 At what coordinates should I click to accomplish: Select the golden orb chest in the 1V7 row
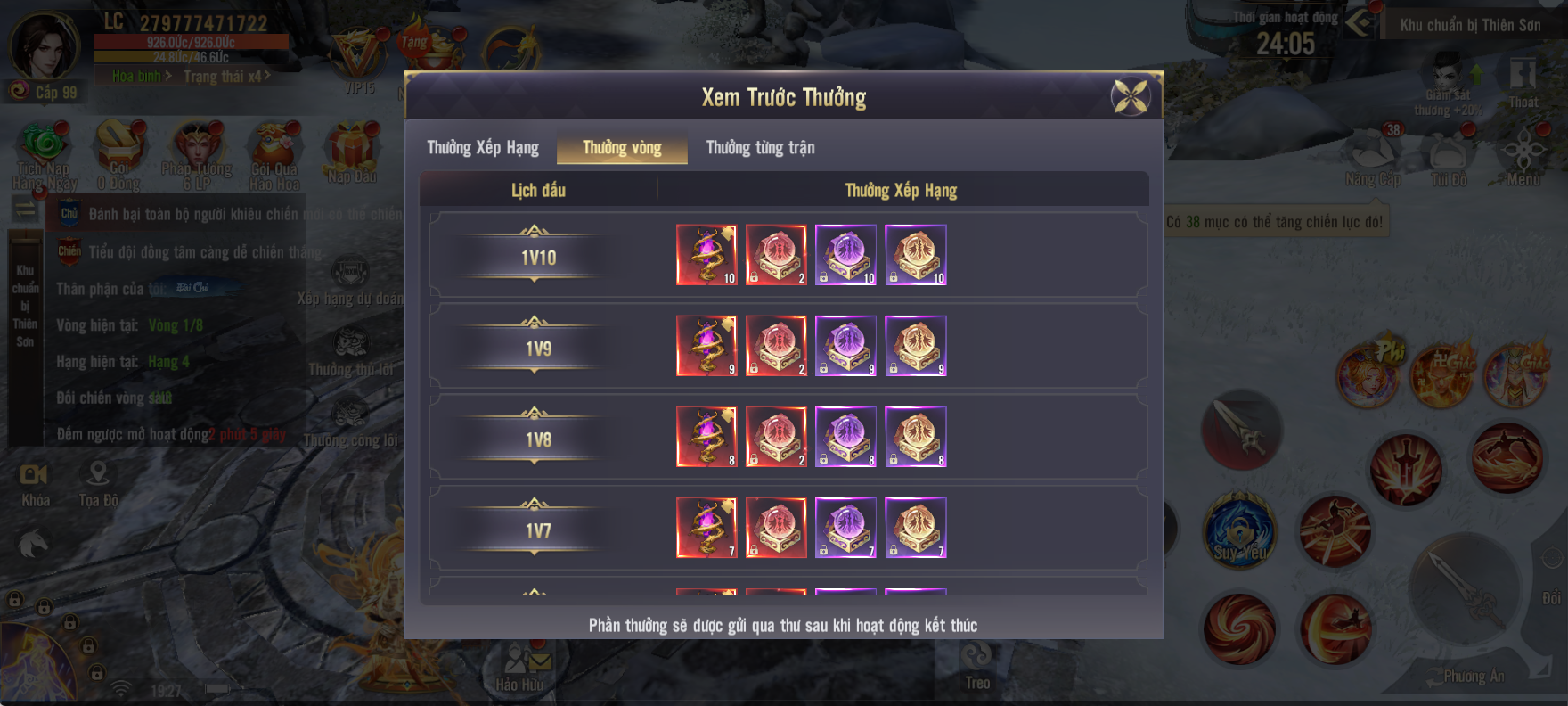(x=916, y=528)
